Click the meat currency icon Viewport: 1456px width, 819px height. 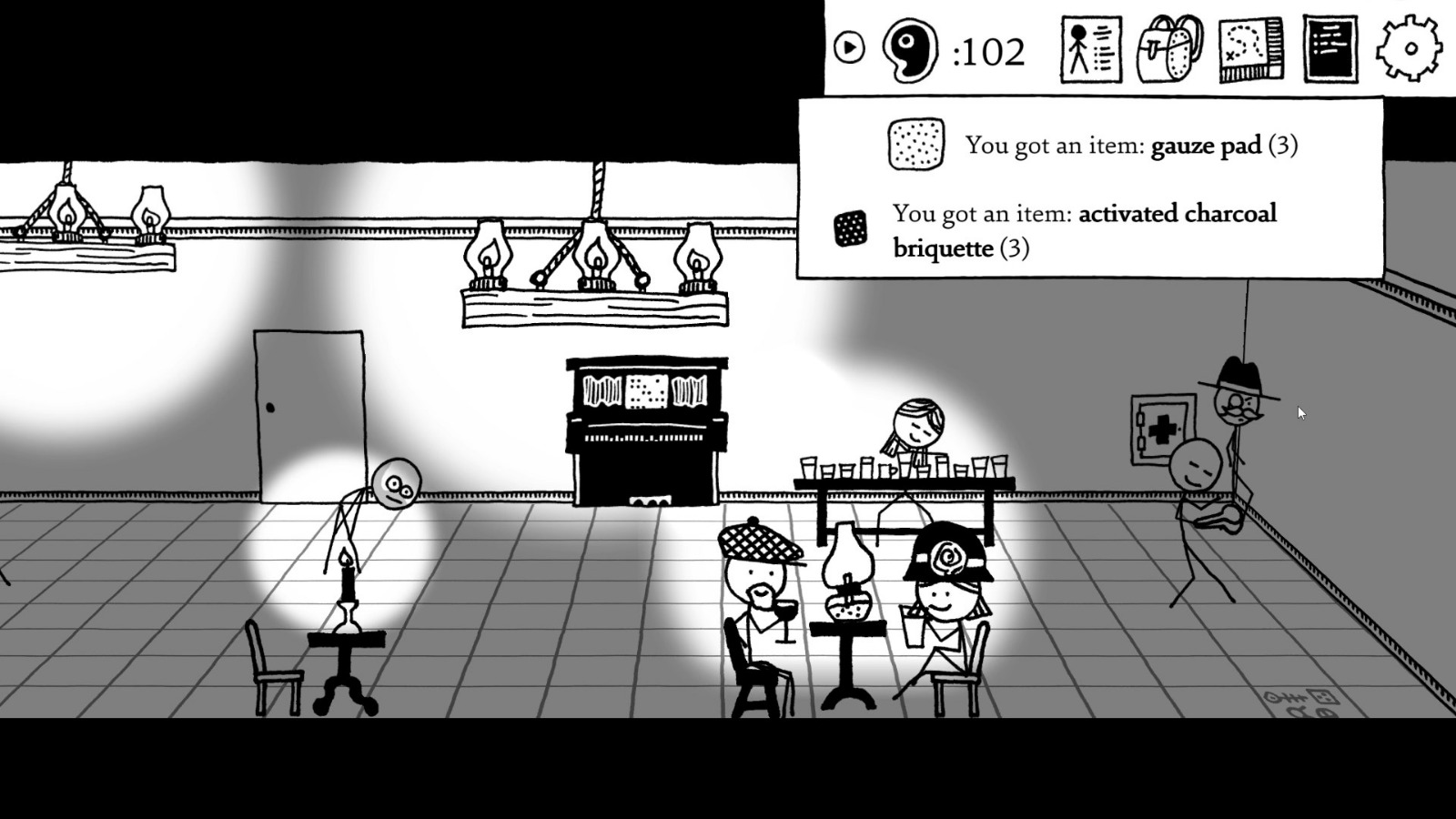910,50
